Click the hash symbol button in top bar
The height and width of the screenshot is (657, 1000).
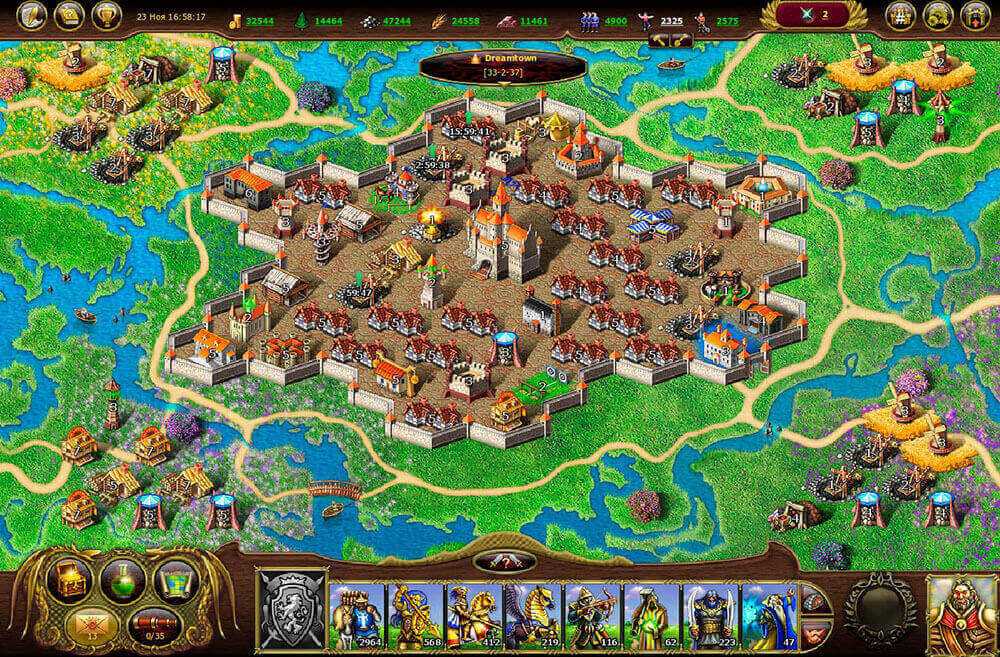tap(902, 15)
